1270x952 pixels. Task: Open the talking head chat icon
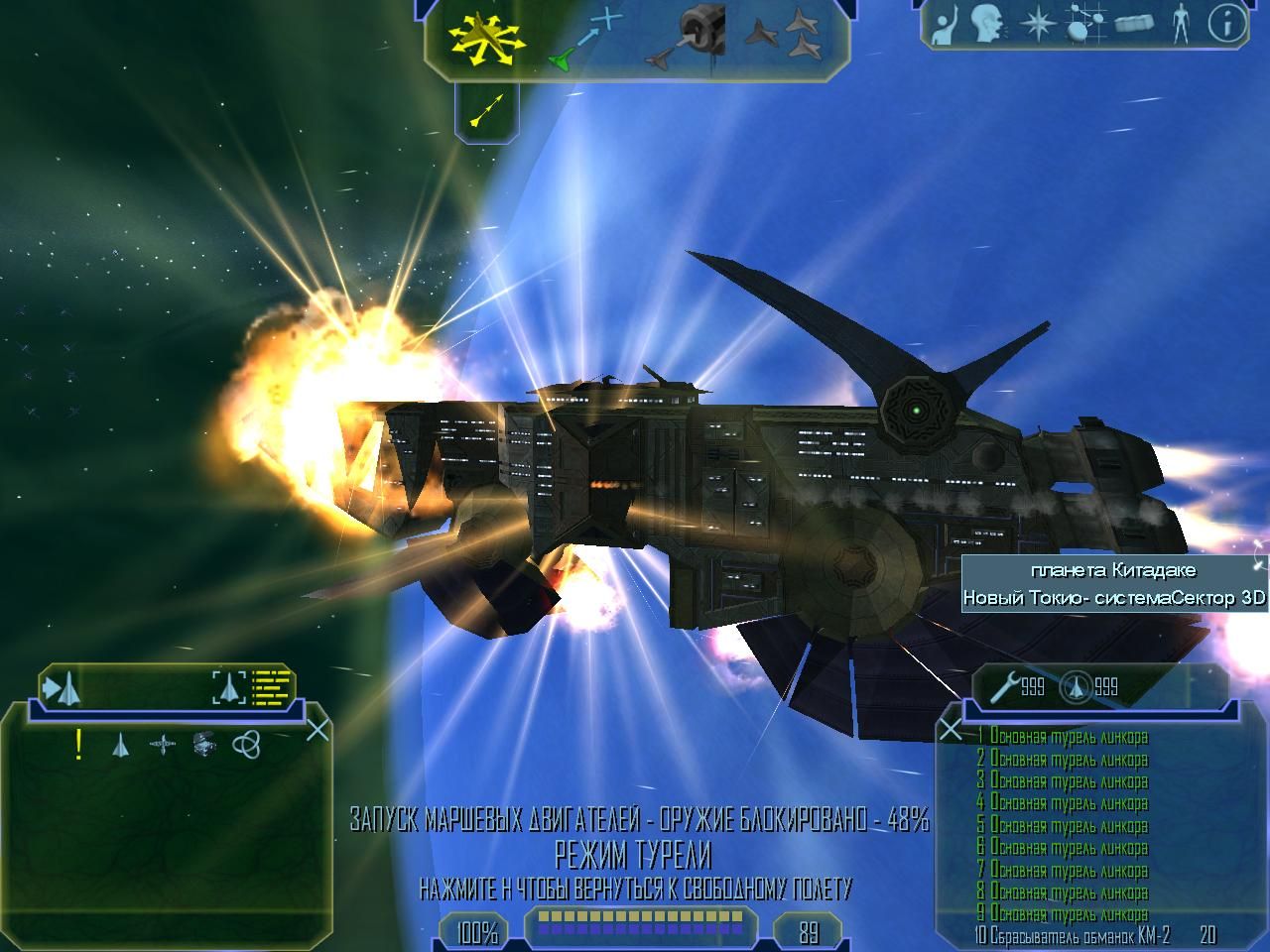pyautogui.click(x=987, y=25)
